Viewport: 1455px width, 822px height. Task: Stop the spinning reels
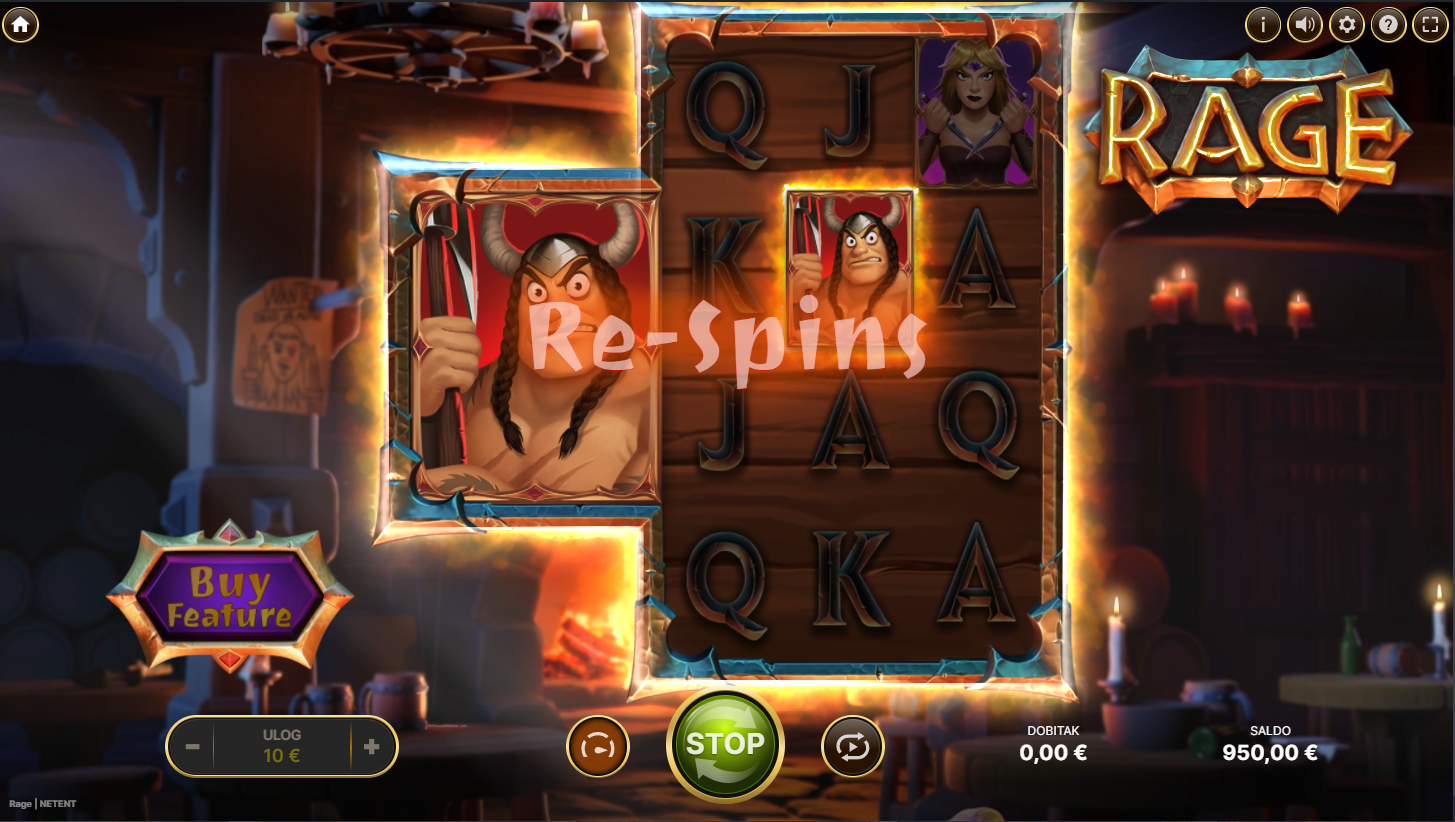725,745
